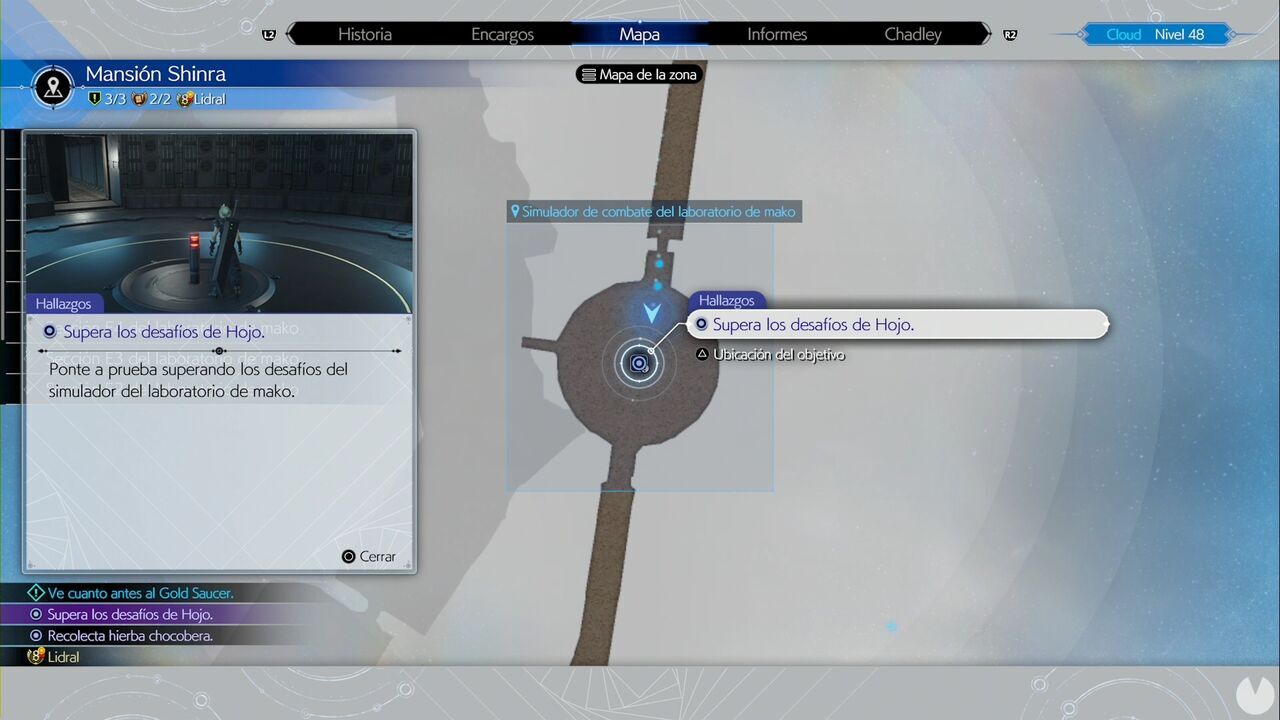The image size is (1280, 720).
Task: Click the L2 shoulder button icon
Action: (268, 34)
